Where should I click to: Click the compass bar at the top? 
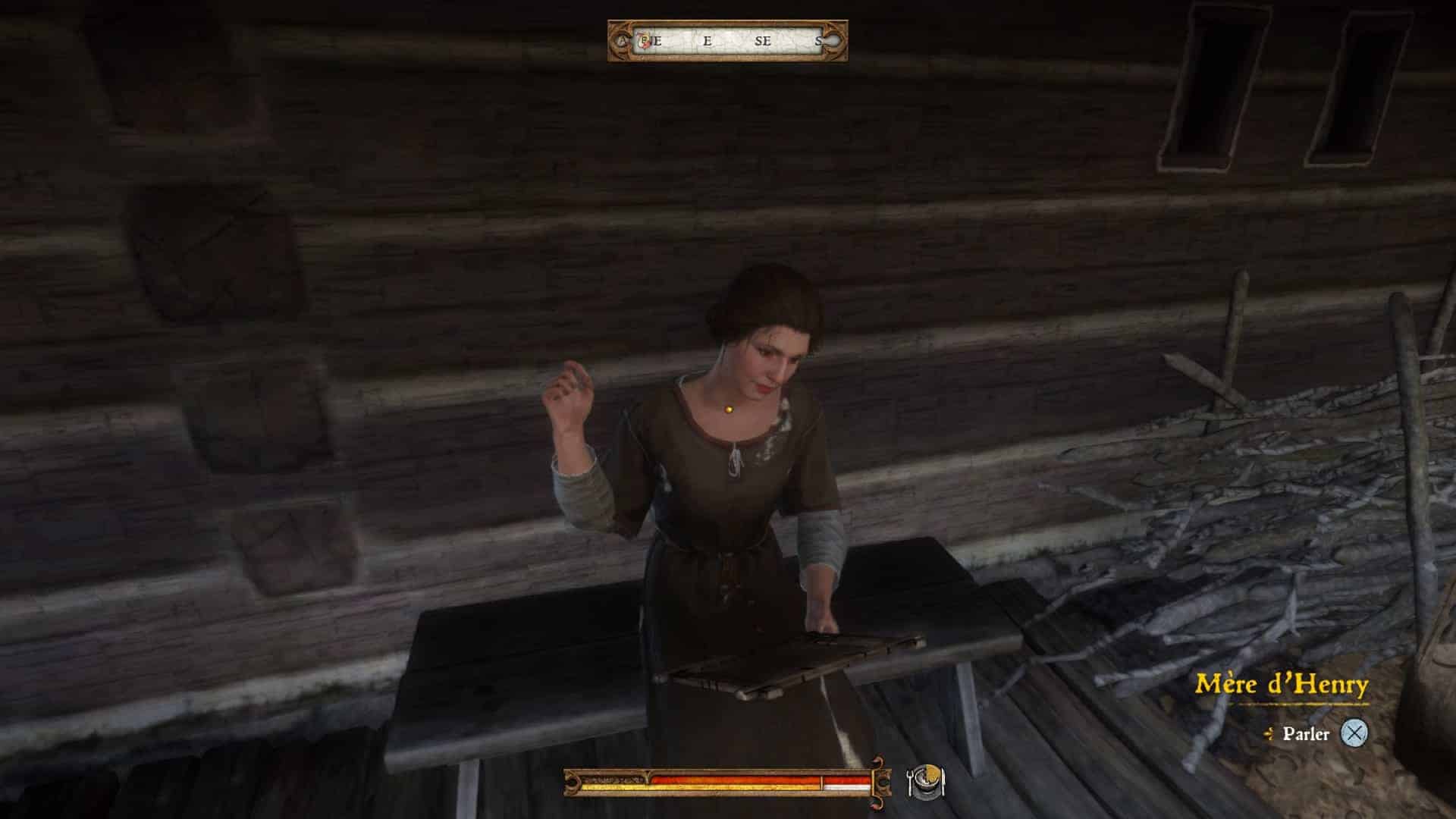[728, 41]
